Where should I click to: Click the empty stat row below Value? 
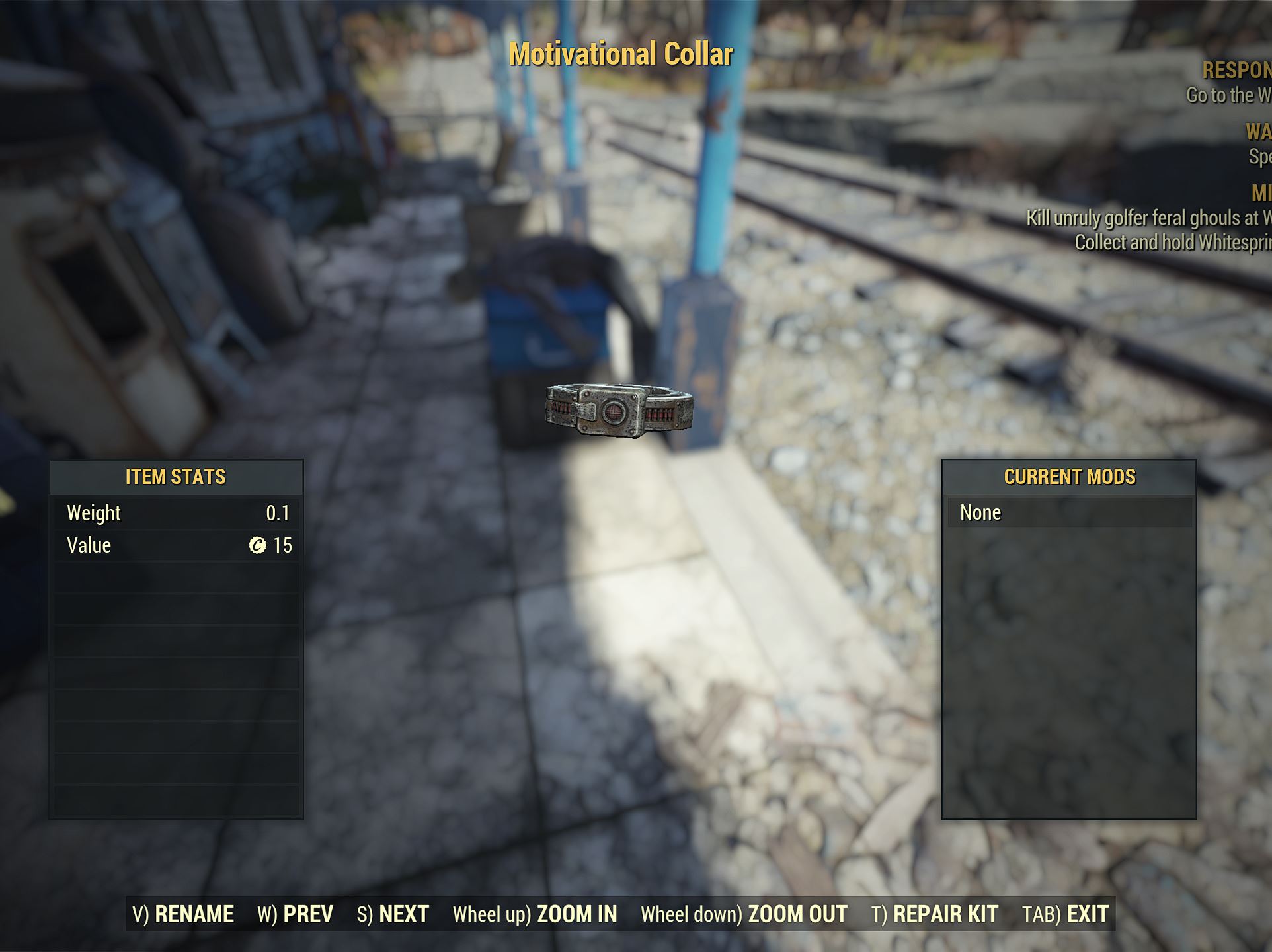tap(176, 578)
